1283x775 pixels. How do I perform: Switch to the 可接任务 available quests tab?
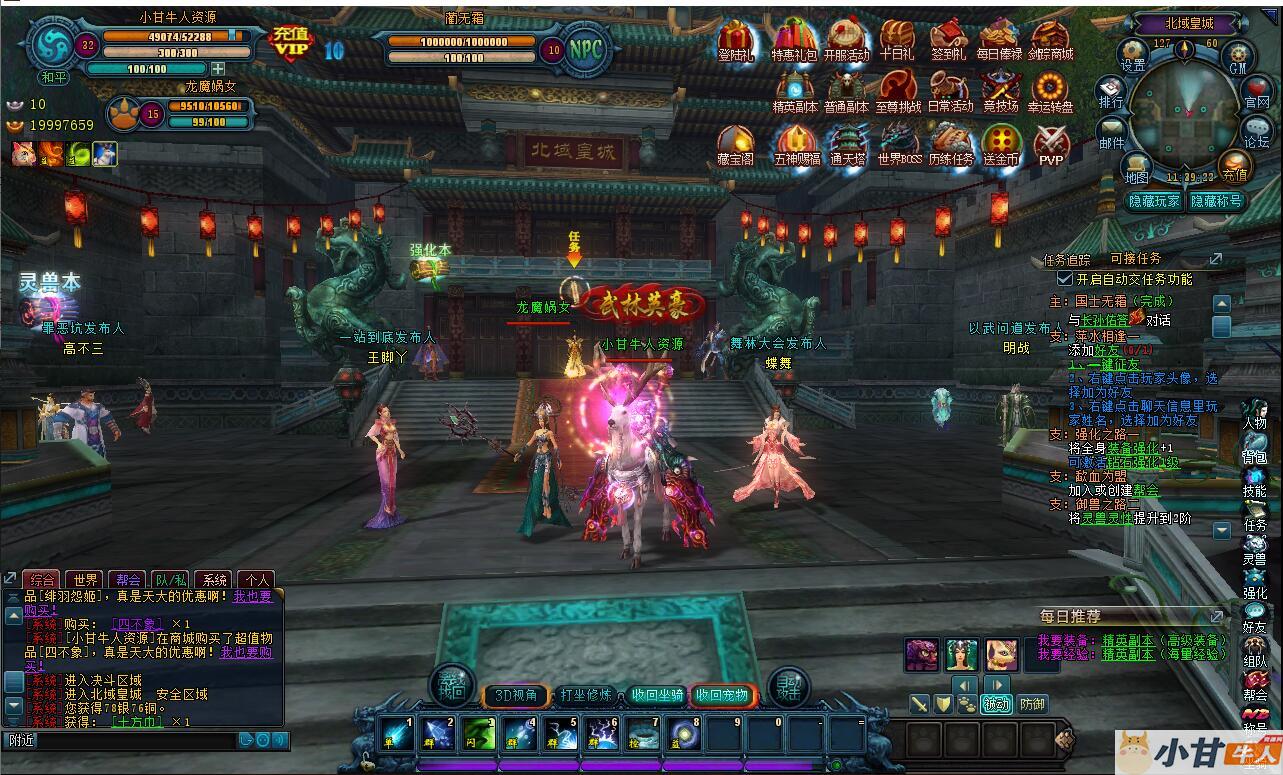(x=1136, y=259)
